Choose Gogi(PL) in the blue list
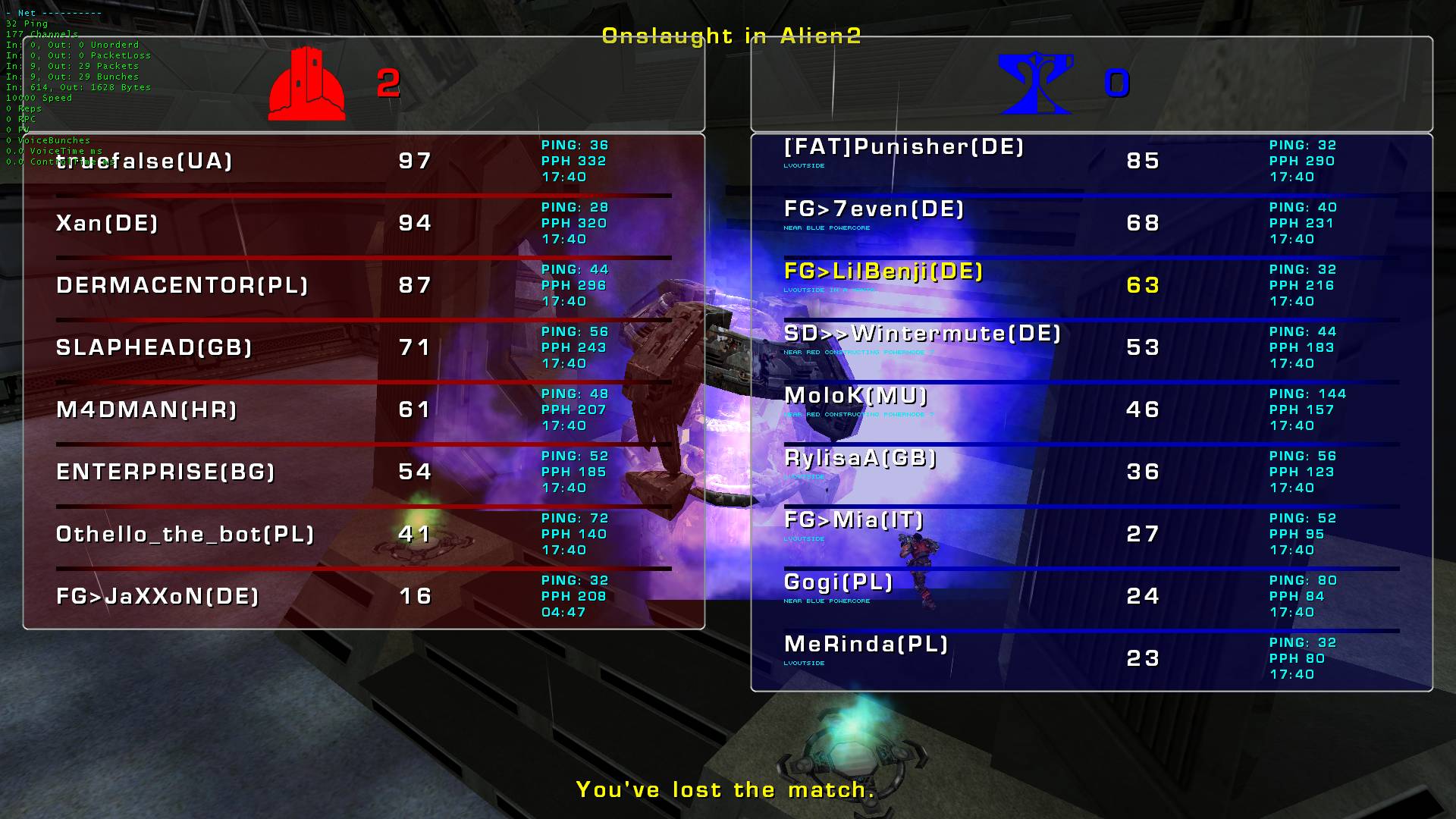Viewport: 1456px width, 819px height. coord(838,582)
